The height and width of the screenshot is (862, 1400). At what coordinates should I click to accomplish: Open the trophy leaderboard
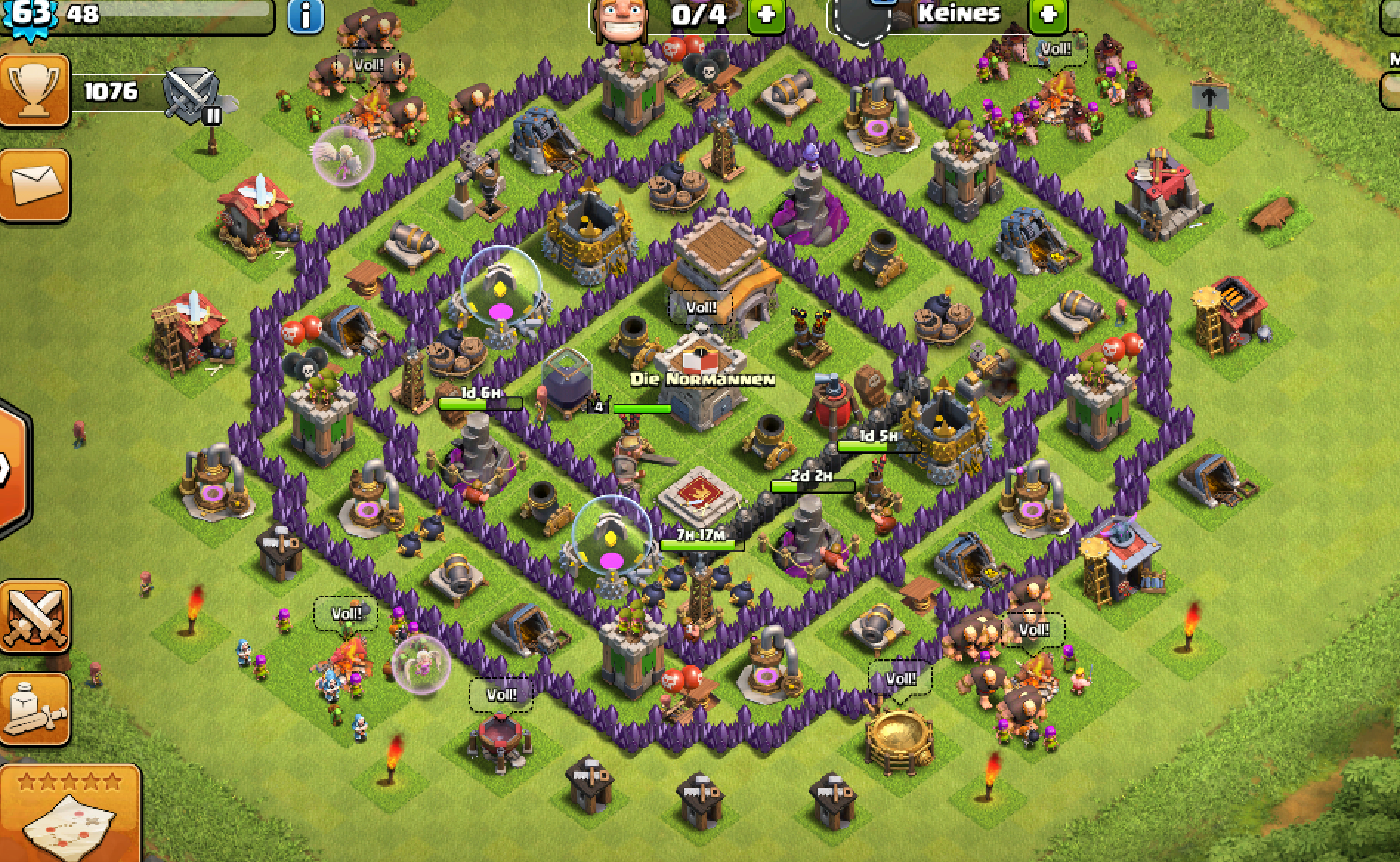point(34,92)
